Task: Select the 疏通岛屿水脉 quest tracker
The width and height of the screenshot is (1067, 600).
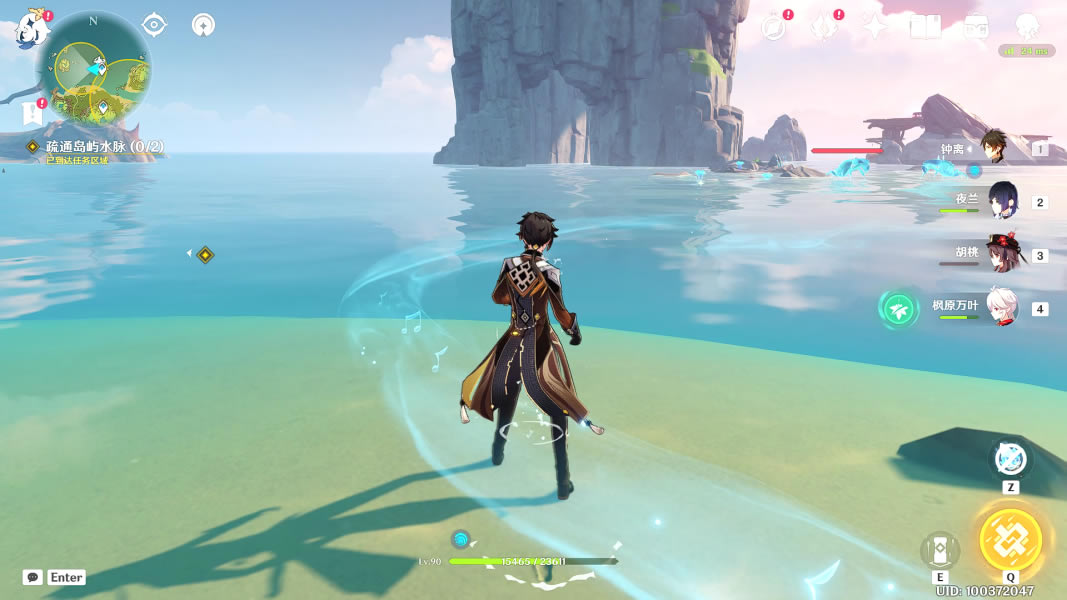Action: click(x=103, y=147)
